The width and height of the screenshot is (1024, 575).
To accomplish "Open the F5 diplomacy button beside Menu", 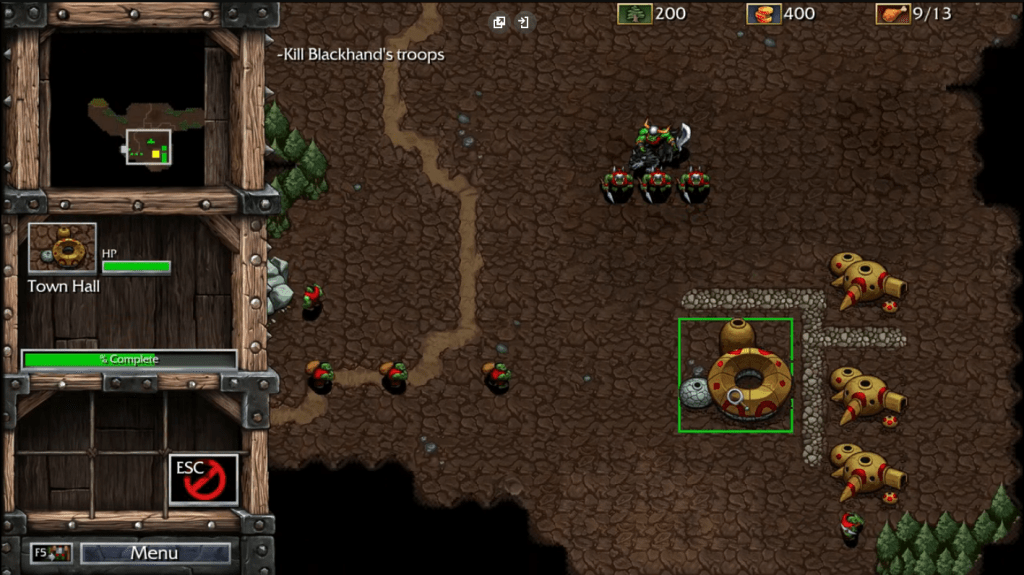I will click(51, 553).
